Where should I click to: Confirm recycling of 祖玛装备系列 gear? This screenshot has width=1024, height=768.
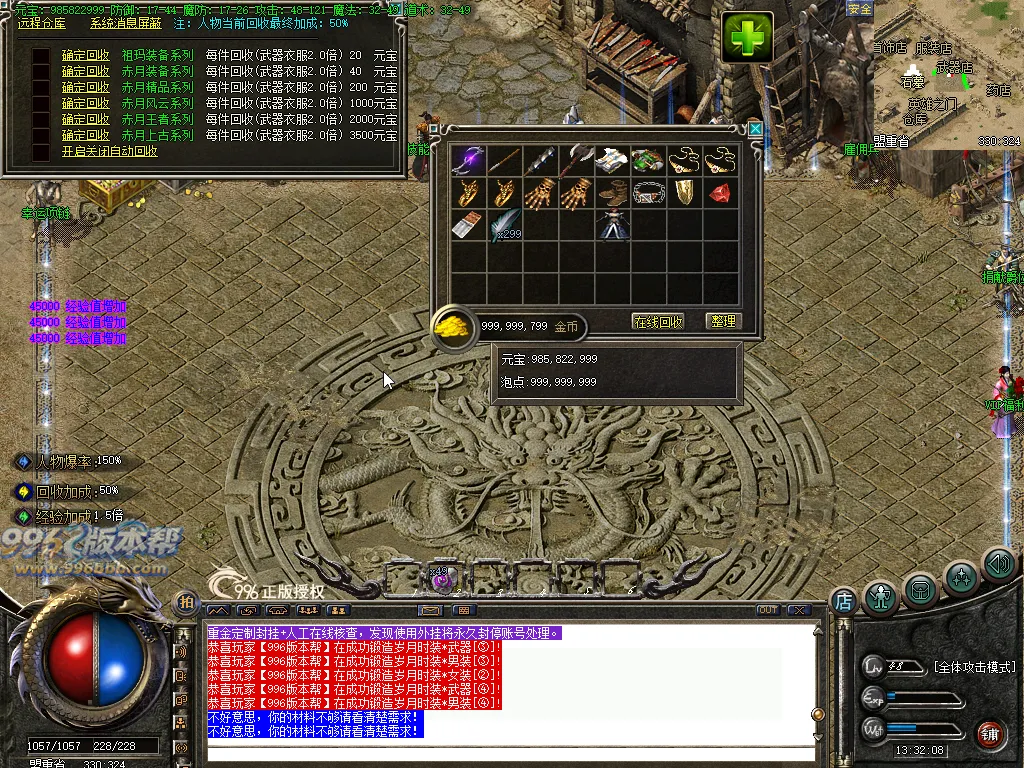coord(85,56)
